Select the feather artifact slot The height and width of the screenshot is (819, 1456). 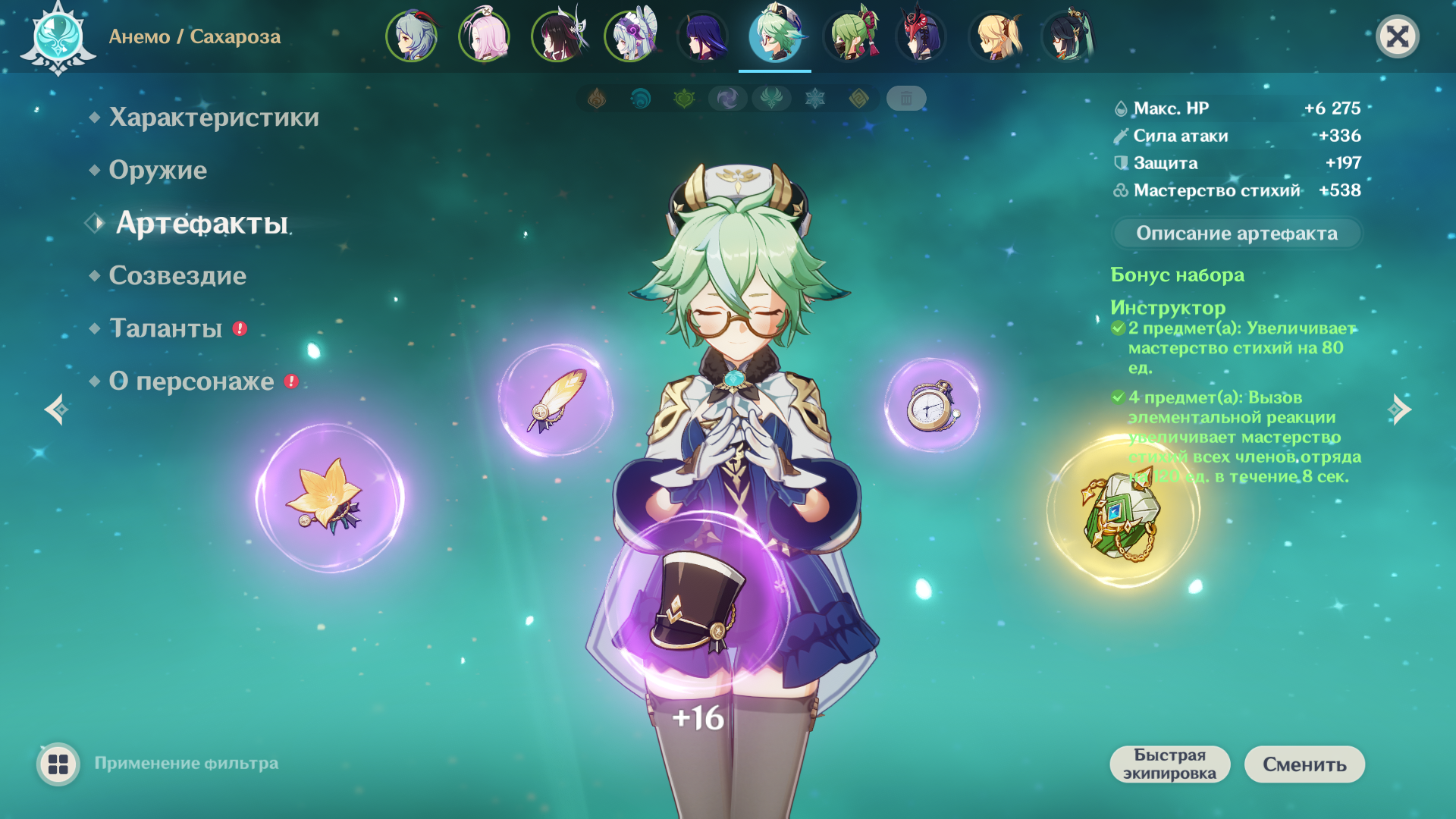[556, 400]
